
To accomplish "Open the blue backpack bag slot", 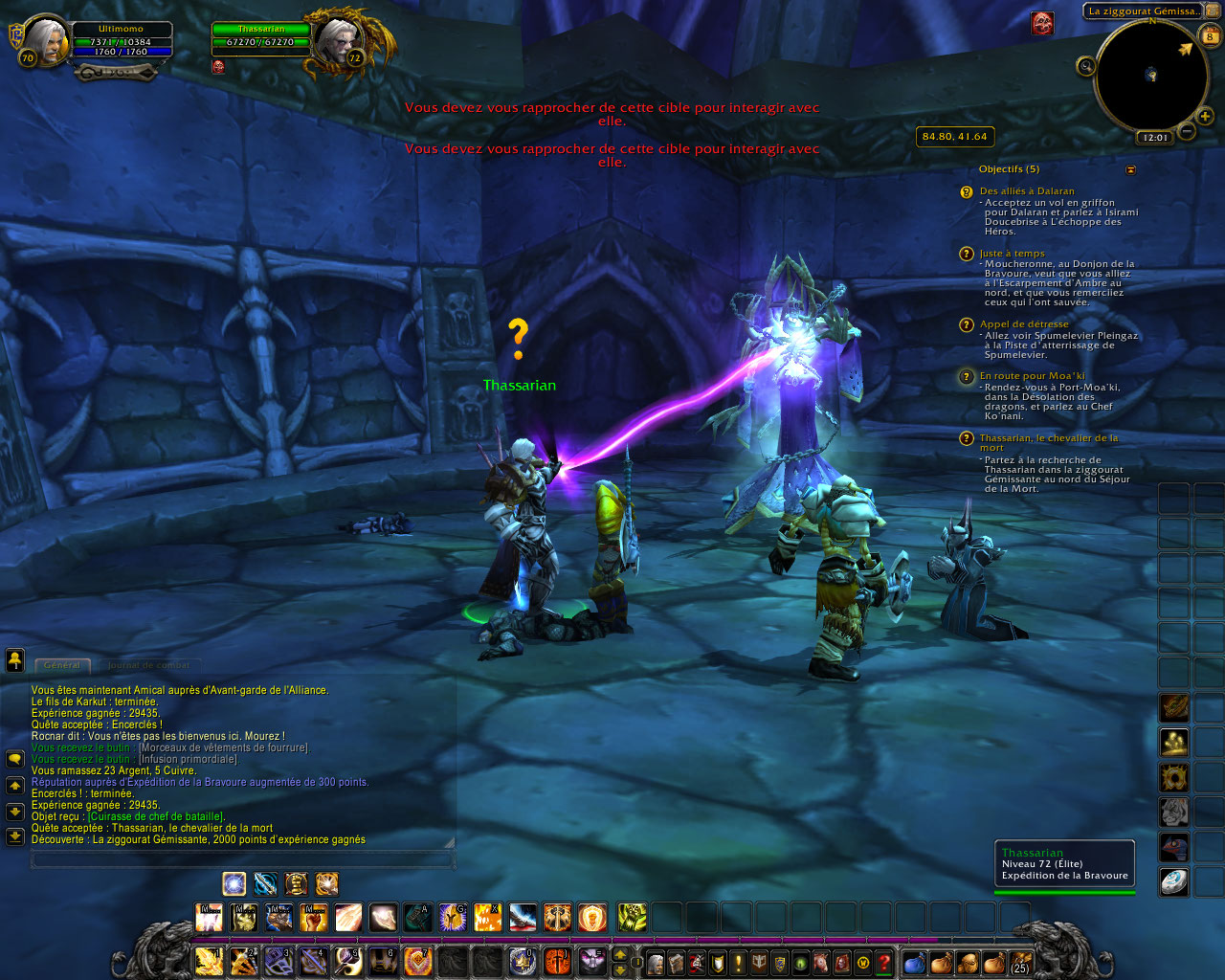I will (x=914, y=962).
